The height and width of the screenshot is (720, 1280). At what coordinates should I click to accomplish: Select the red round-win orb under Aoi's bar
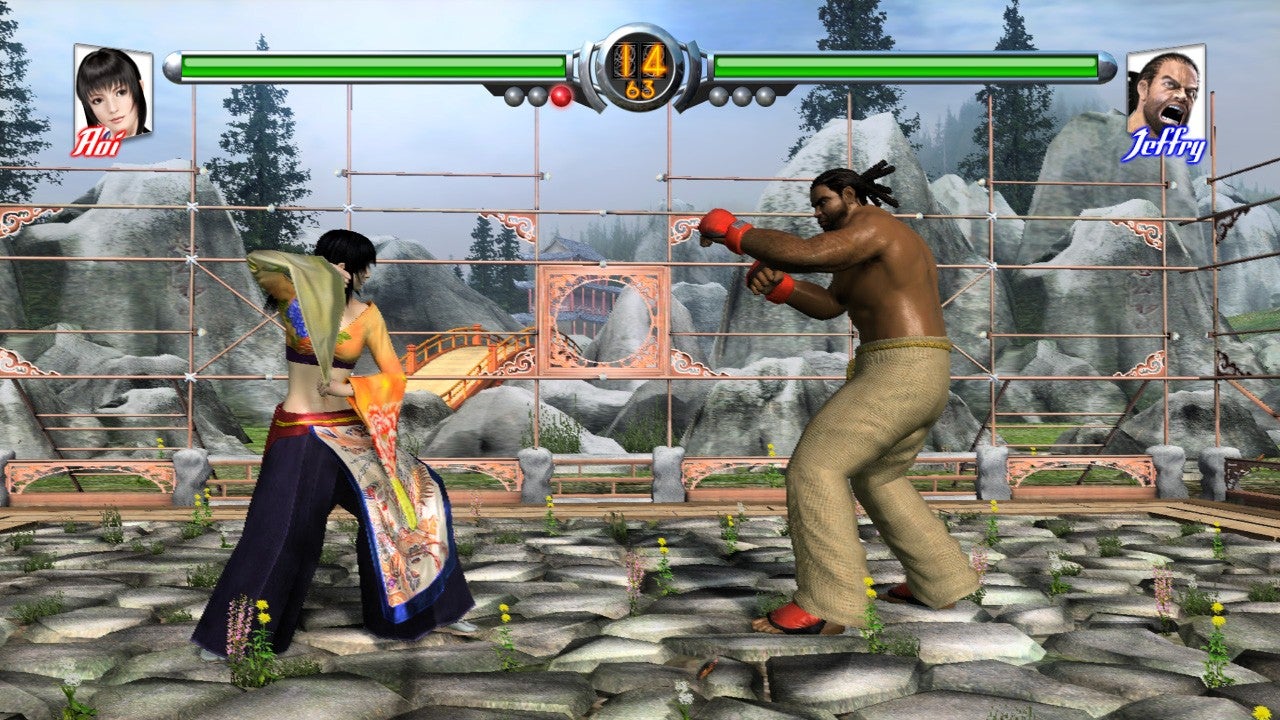coord(560,94)
